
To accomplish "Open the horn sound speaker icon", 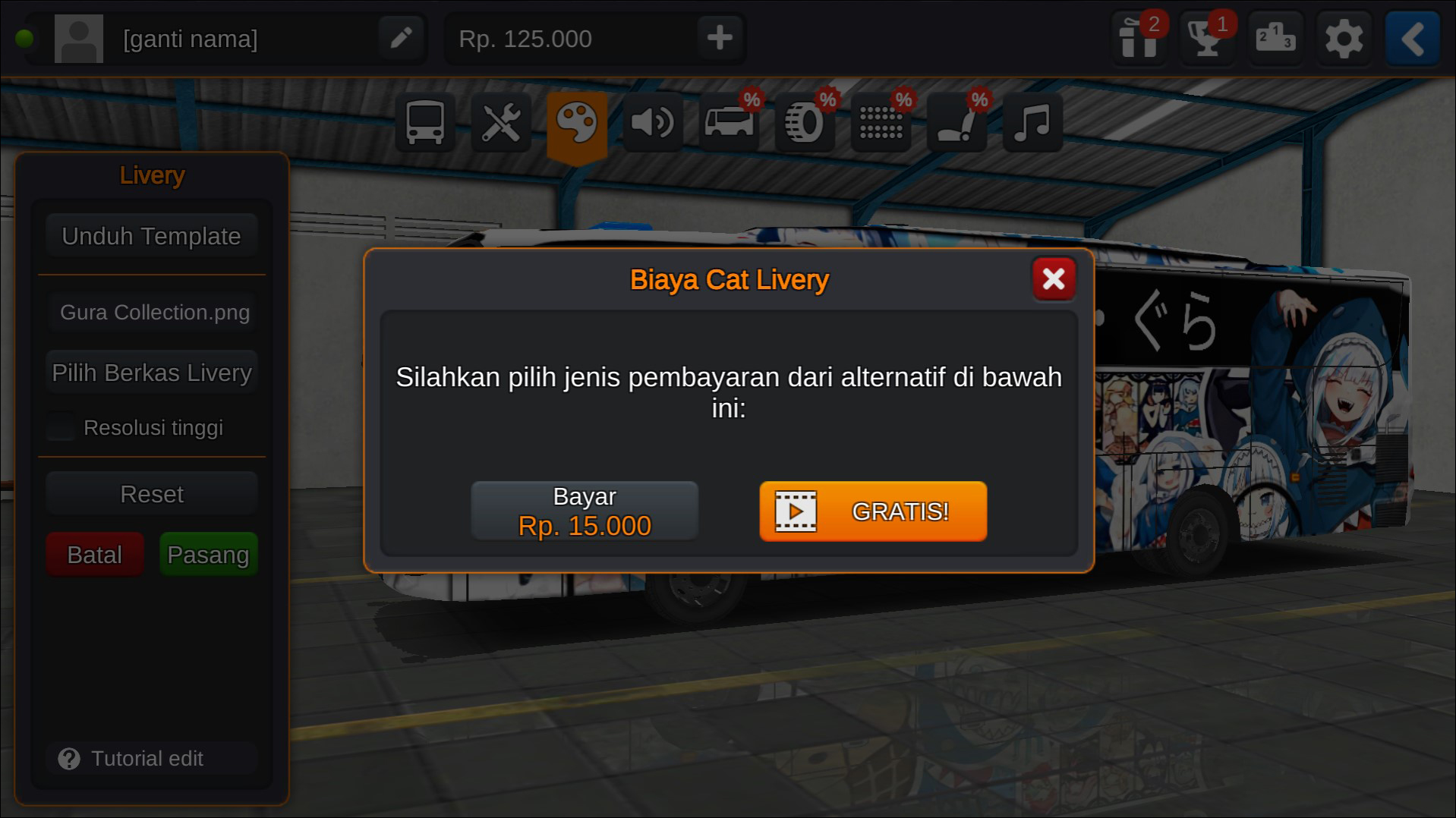I will [653, 121].
